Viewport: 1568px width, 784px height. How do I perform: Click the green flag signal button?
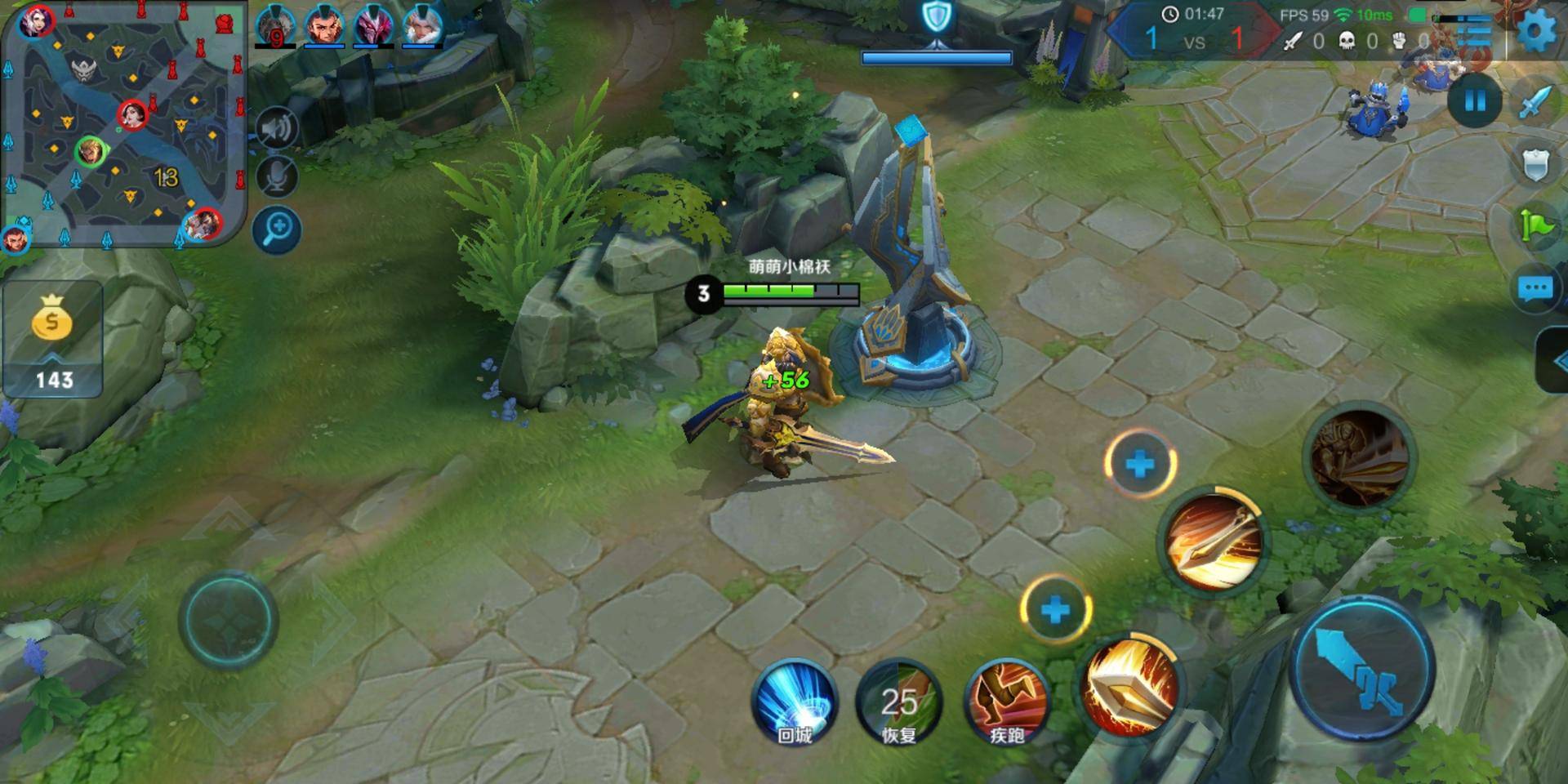click(1535, 225)
